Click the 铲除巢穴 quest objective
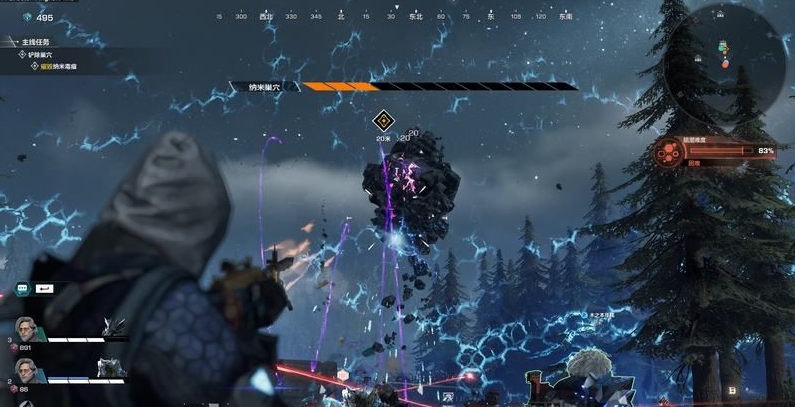The image size is (795, 407). click(x=44, y=54)
